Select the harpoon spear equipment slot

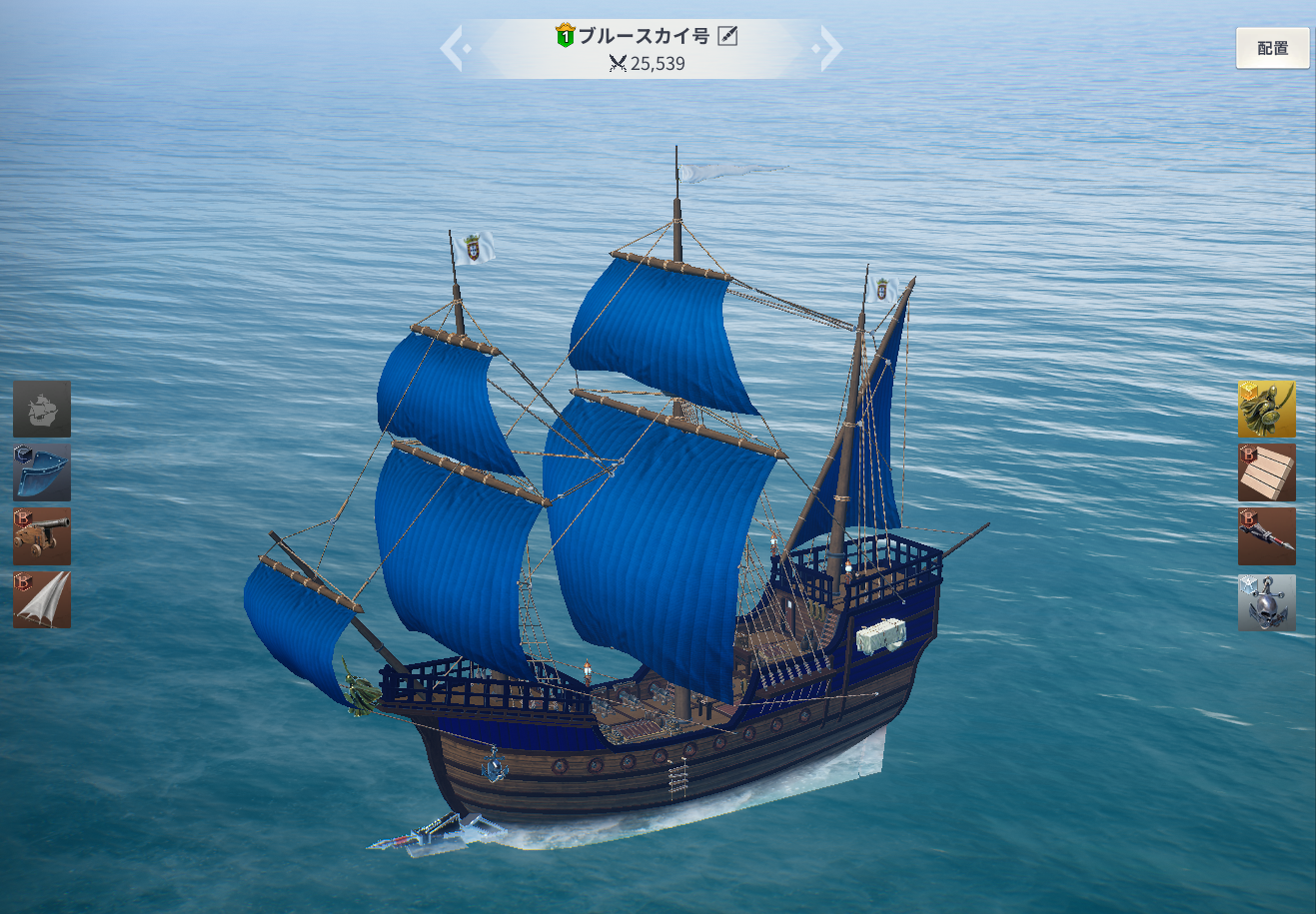[x=1266, y=536]
